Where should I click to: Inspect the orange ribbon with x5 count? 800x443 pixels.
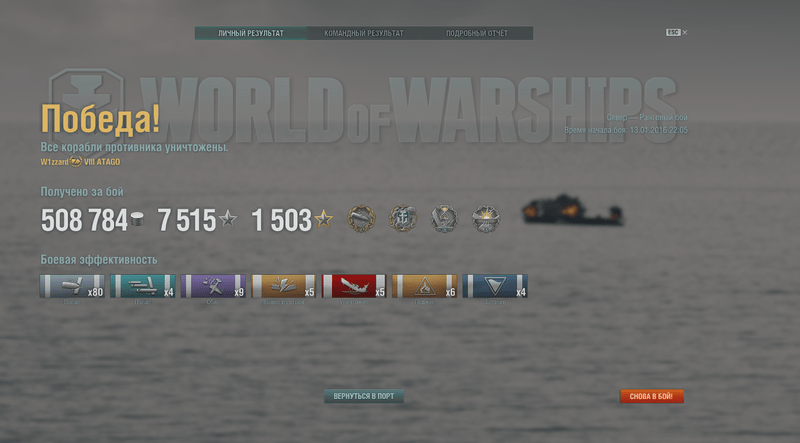[x=284, y=287]
